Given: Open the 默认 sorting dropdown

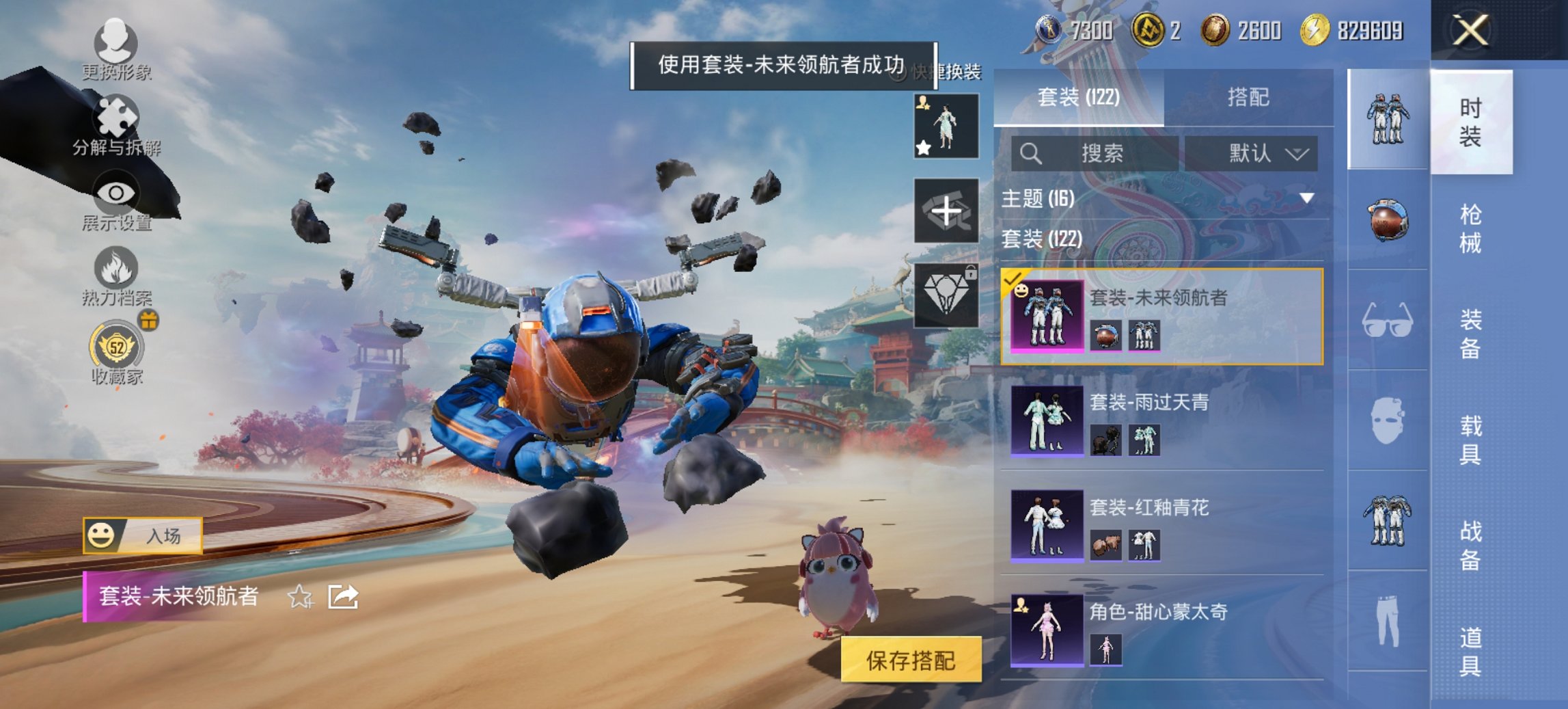Looking at the screenshot, I should pos(1255,153).
